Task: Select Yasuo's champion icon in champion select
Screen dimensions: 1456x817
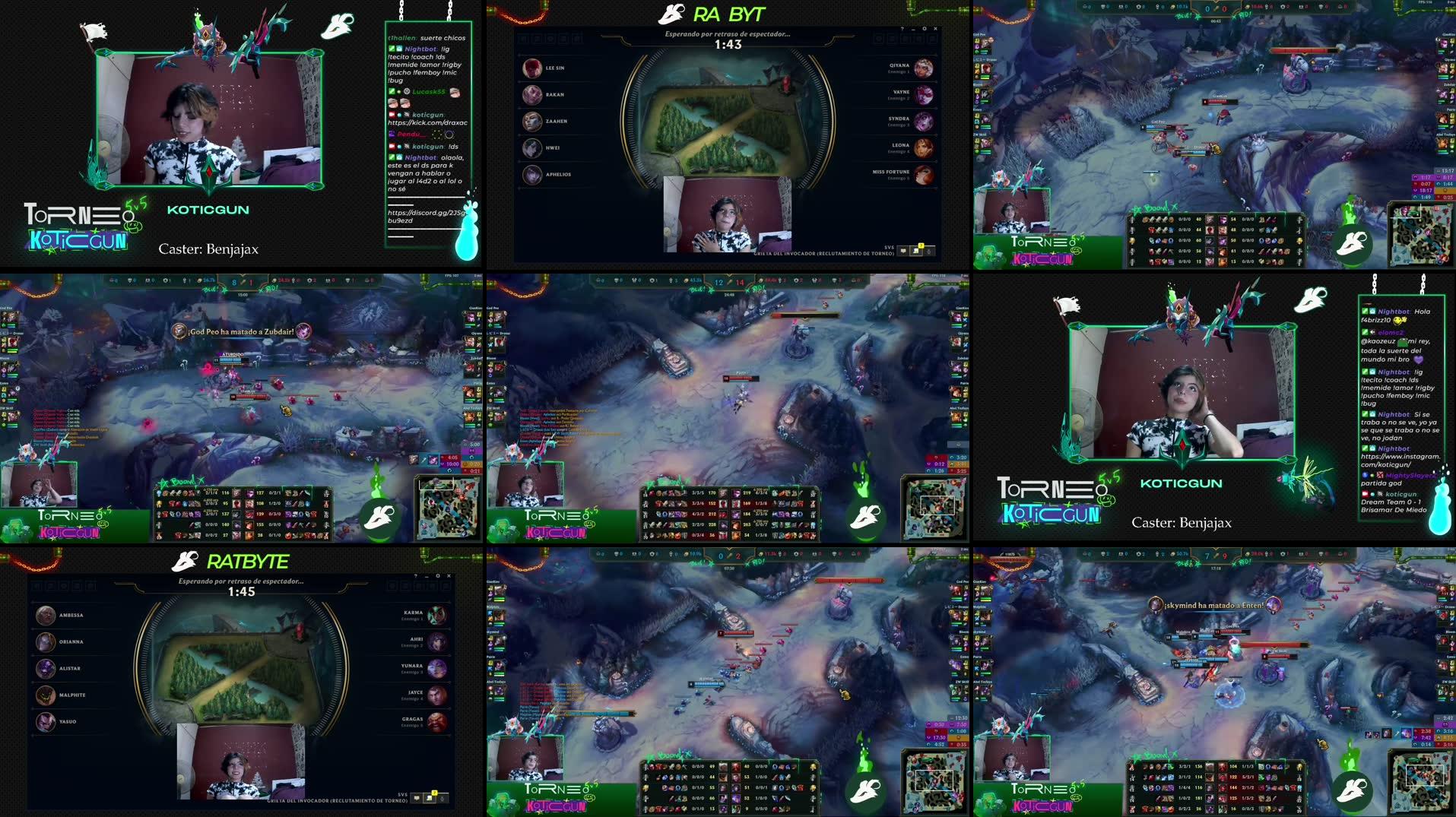Action: (x=44, y=722)
